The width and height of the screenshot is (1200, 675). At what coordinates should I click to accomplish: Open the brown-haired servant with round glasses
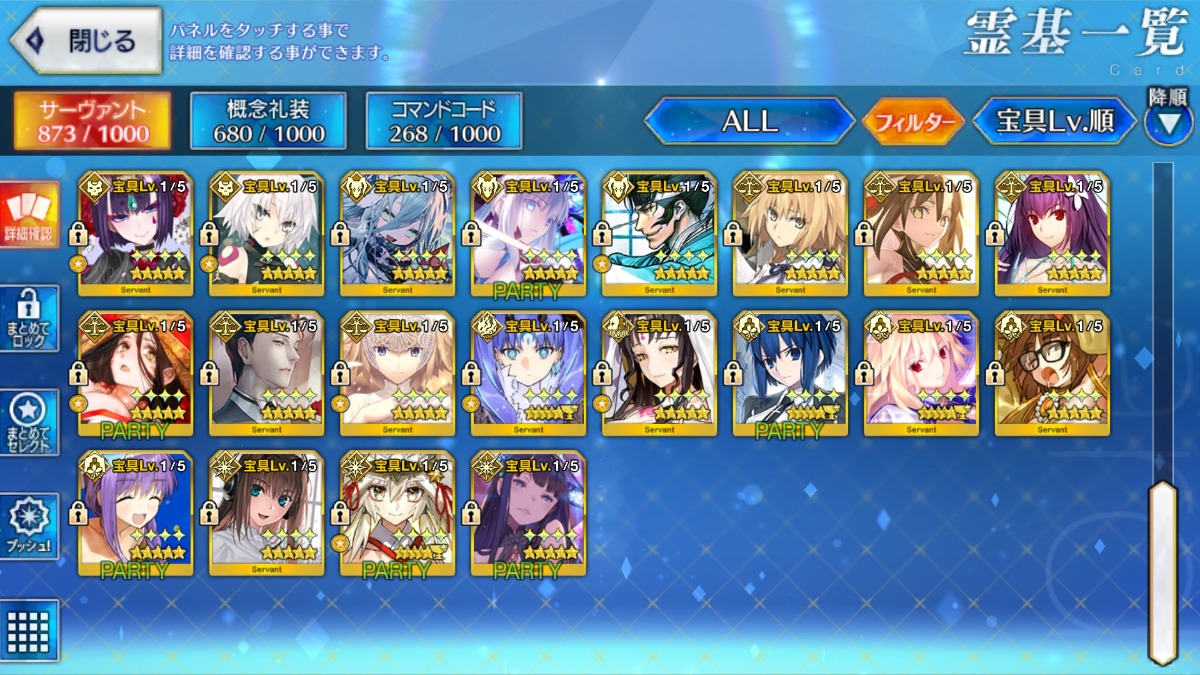[x=1052, y=373]
